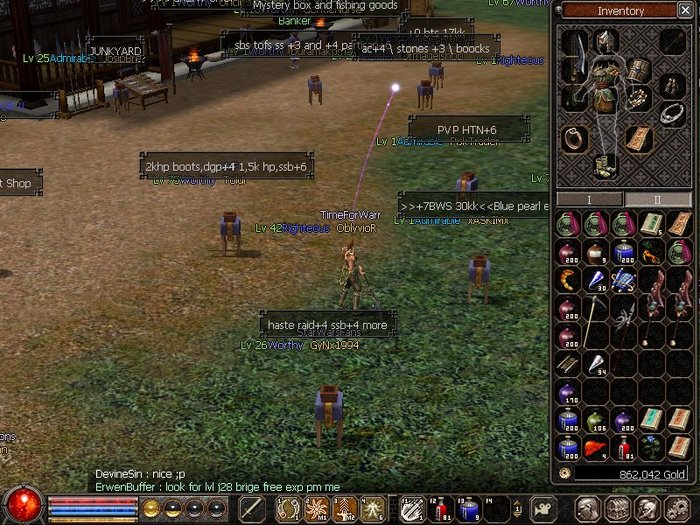Select the equipped boots slot
This screenshot has height=525, width=700.
[605, 165]
